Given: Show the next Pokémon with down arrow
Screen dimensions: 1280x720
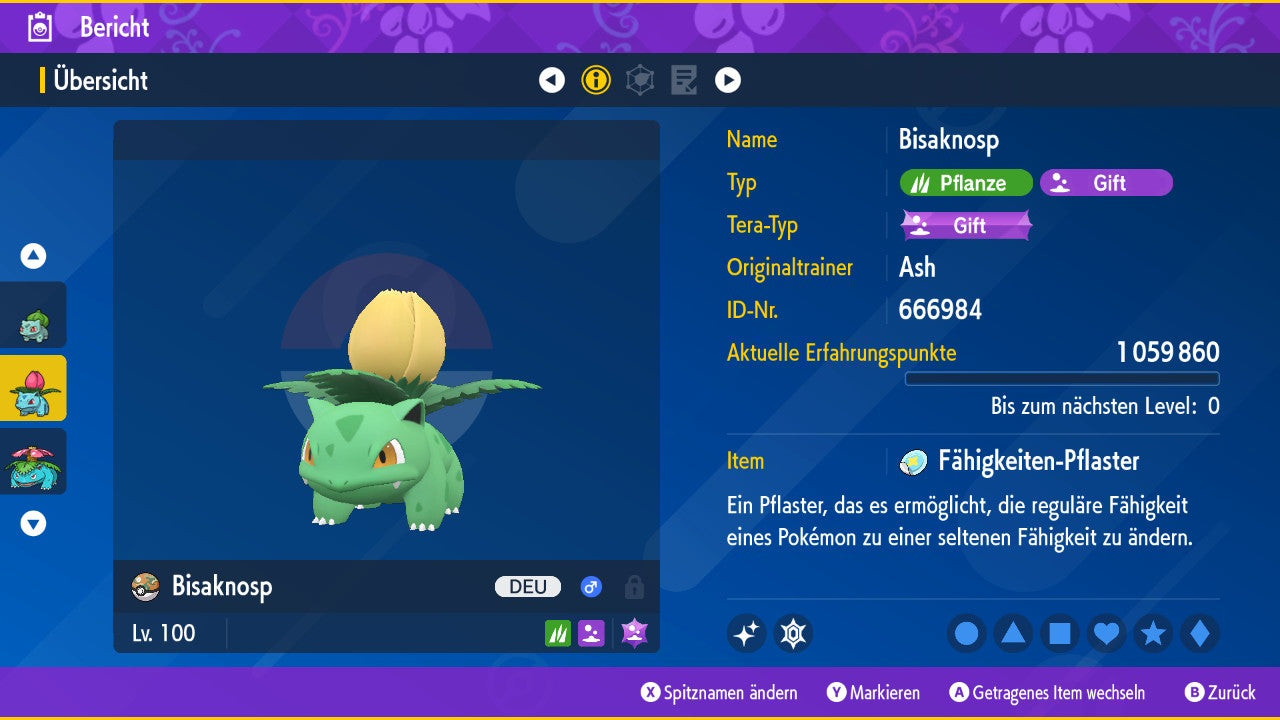Looking at the screenshot, I should coord(33,523).
